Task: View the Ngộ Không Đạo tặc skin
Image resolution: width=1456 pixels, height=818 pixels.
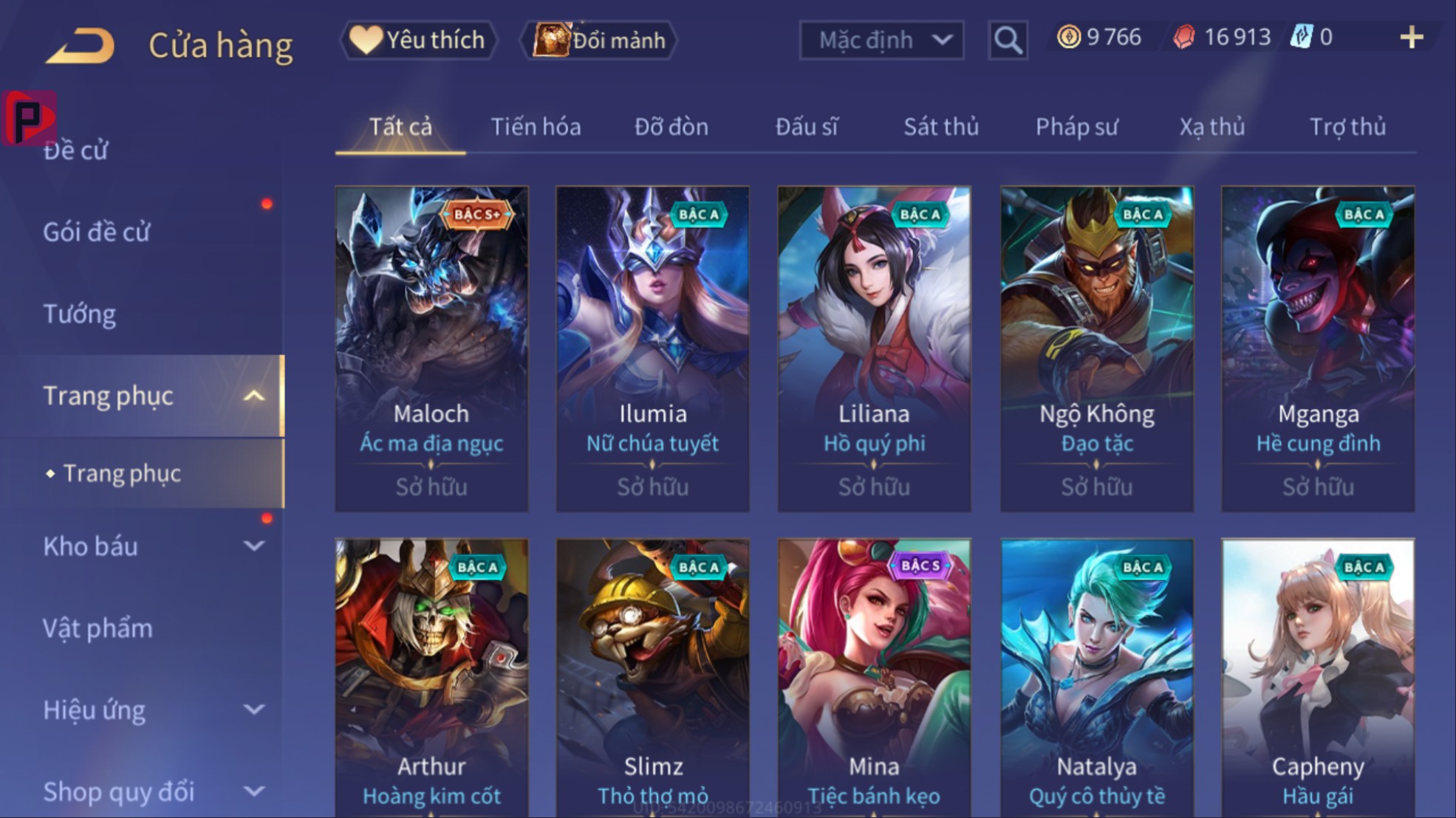Action: 1097,348
